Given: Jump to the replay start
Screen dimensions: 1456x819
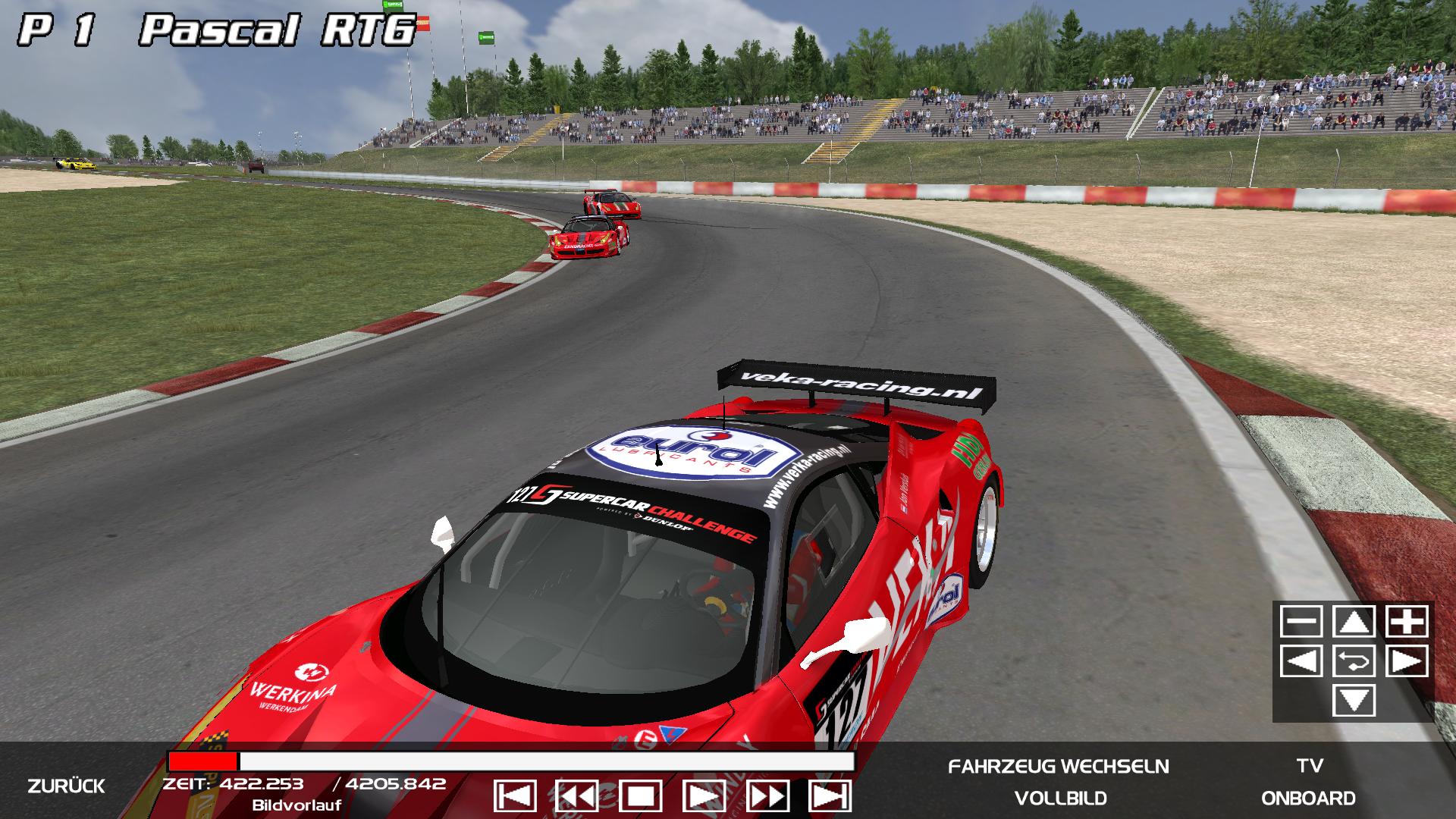Looking at the screenshot, I should point(515,797).
